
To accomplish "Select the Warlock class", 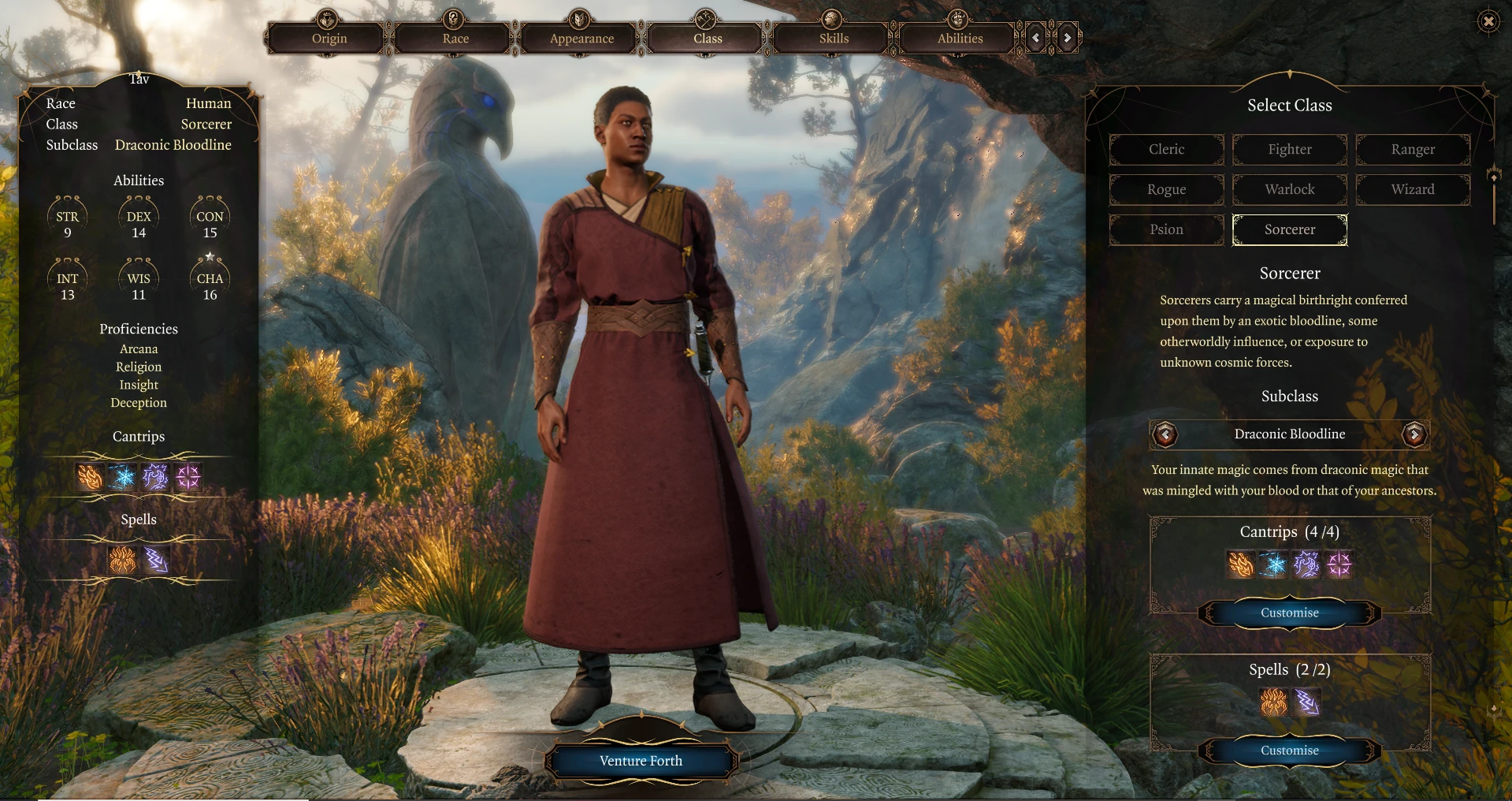I will click(x=1289, y=189).
